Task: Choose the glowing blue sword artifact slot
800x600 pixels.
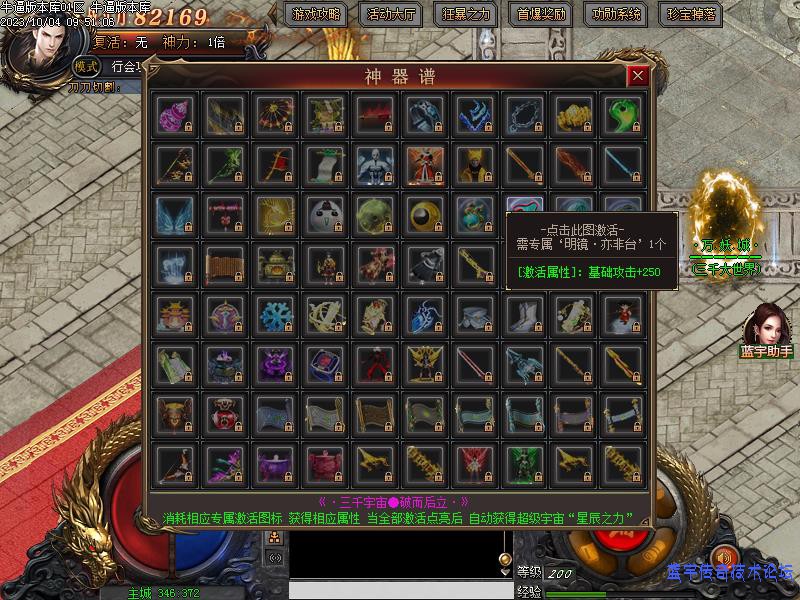Action: (624, 164)
